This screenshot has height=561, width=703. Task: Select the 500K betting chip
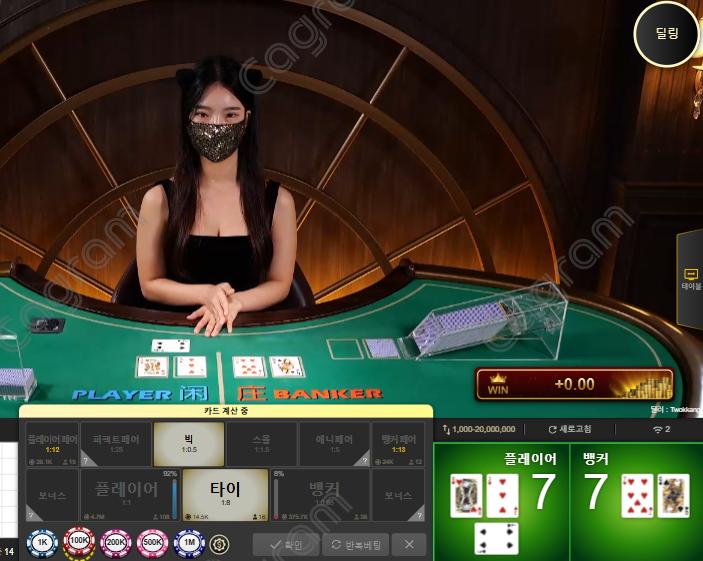click(153, 543)
